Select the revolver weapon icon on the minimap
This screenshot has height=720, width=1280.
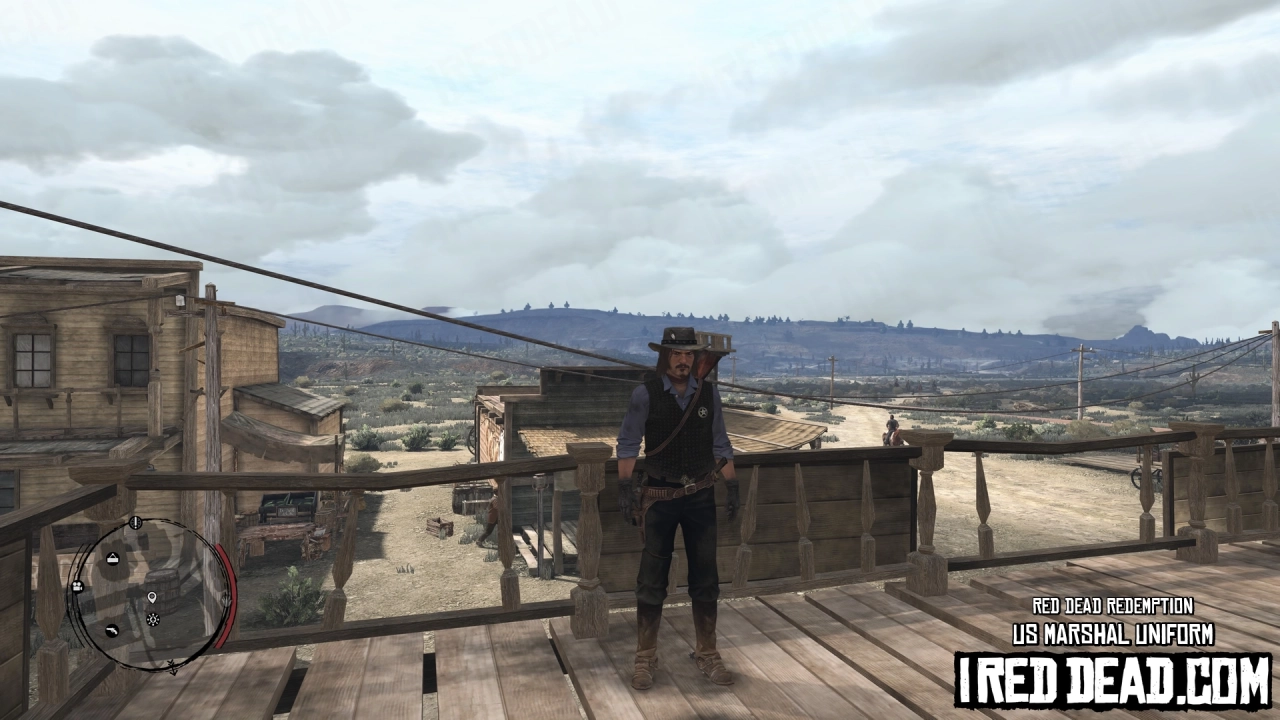click(112, 631)
